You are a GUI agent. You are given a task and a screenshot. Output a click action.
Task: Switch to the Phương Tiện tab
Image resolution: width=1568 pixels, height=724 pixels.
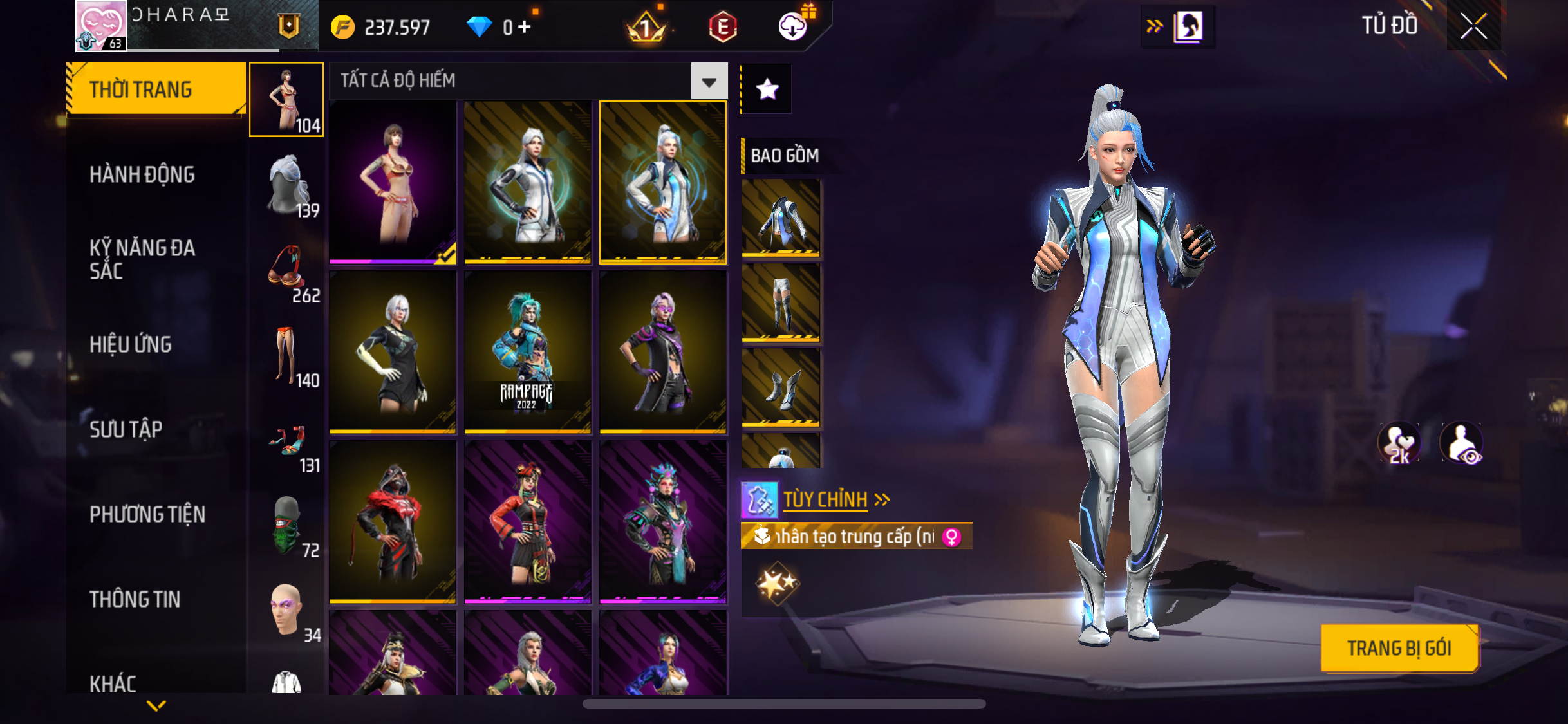click(x=147, y=514)
